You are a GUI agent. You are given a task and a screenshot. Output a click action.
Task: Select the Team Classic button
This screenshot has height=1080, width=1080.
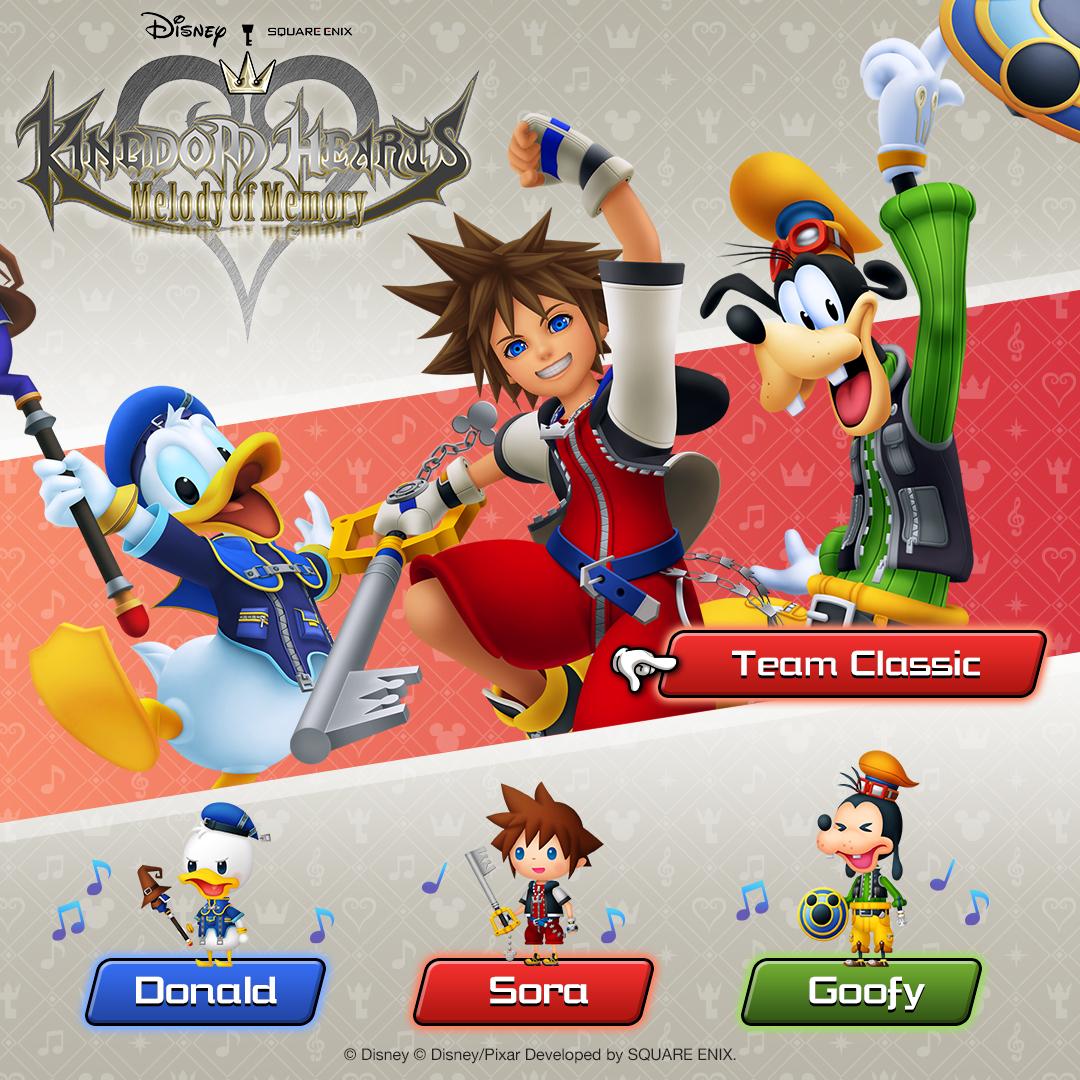pos(853,664)
